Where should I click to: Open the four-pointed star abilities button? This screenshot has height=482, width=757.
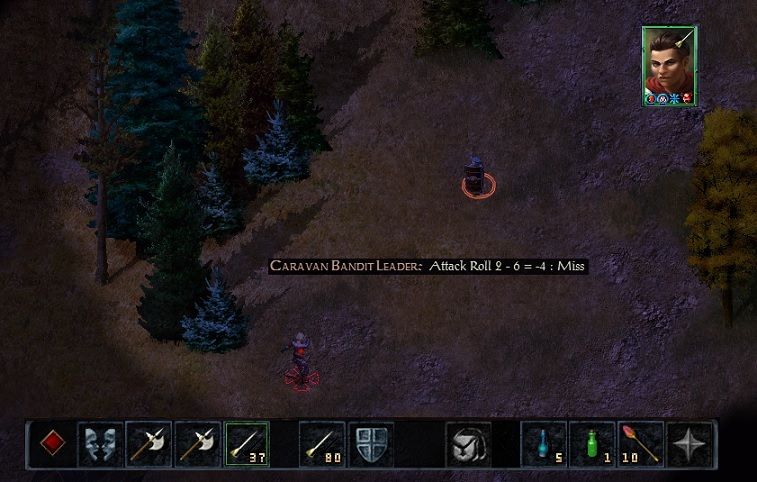689,443
